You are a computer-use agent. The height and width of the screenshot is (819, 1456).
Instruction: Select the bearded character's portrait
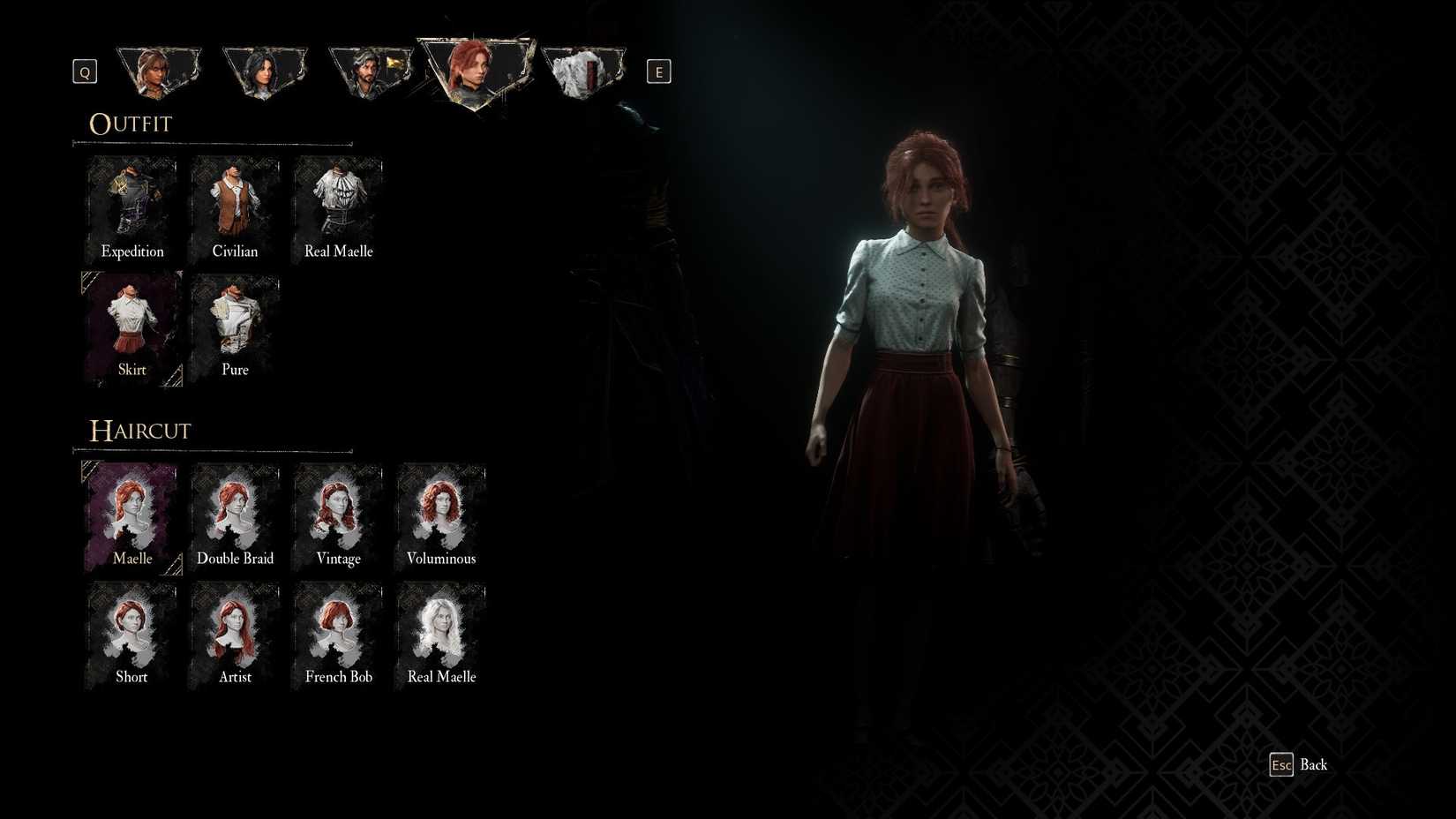click(371, 71)
